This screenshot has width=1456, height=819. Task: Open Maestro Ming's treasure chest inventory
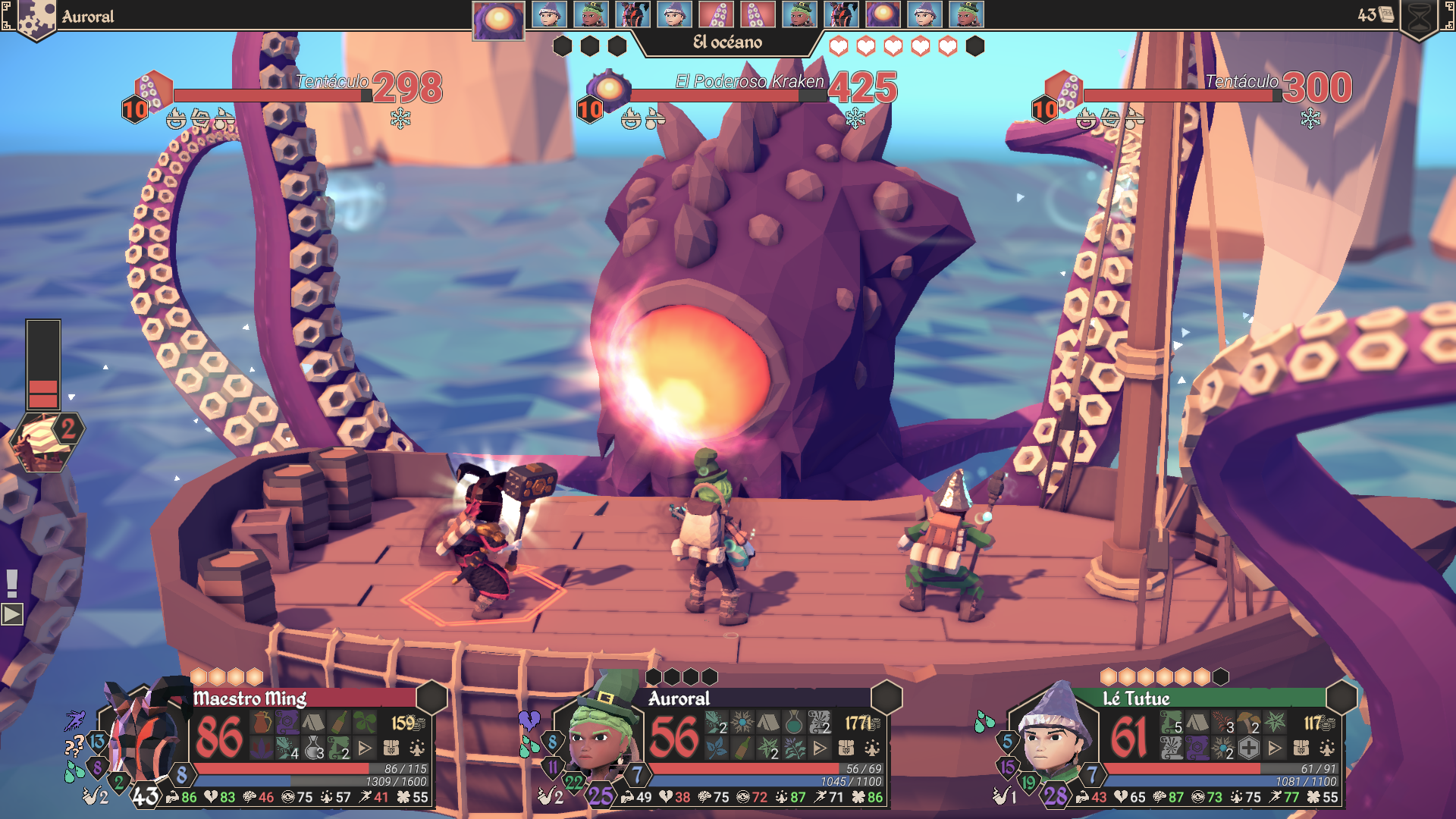click(x=391, y=748)
